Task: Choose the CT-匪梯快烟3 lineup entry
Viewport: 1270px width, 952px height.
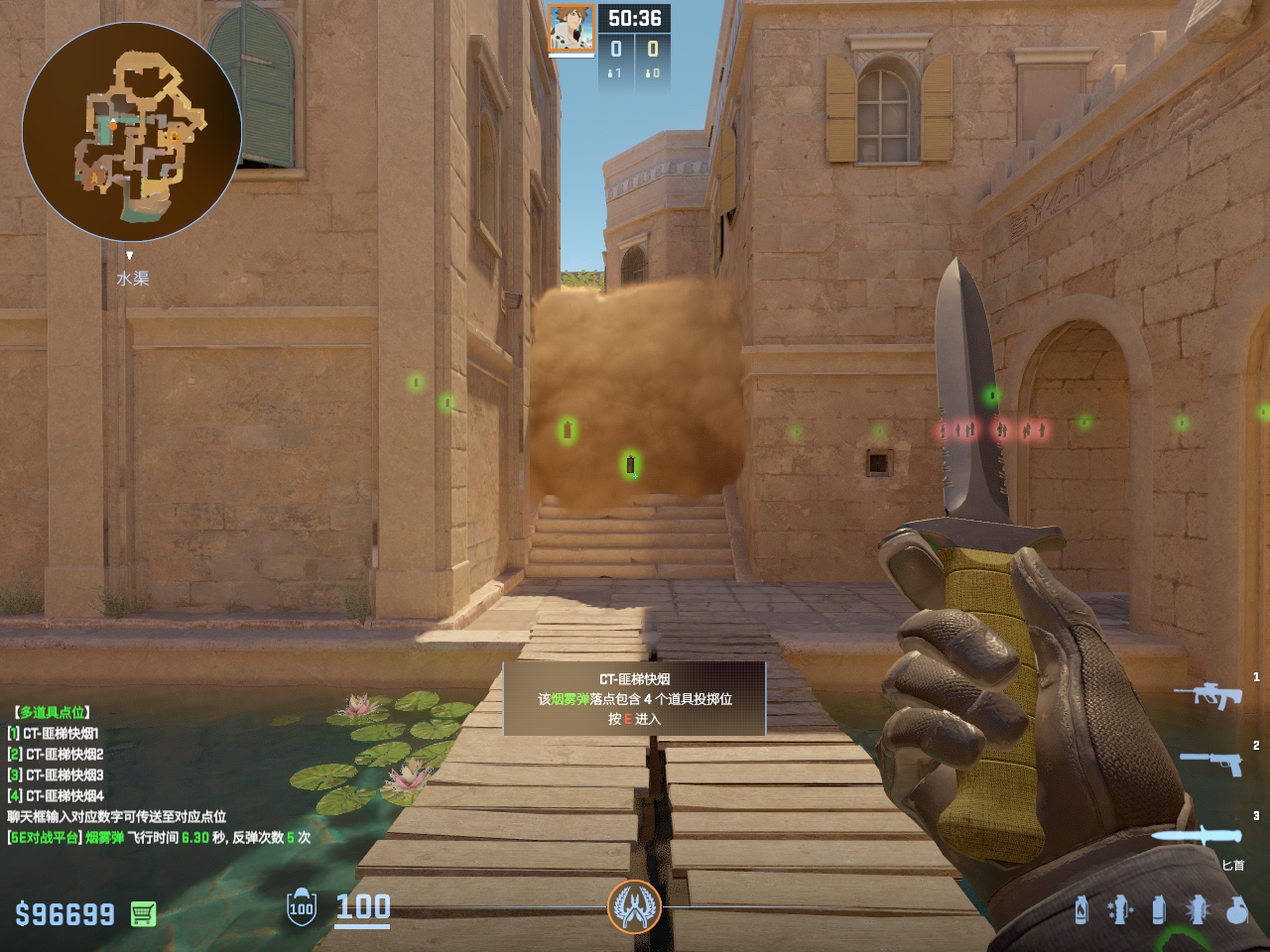Action: click(x=63, y=775)
